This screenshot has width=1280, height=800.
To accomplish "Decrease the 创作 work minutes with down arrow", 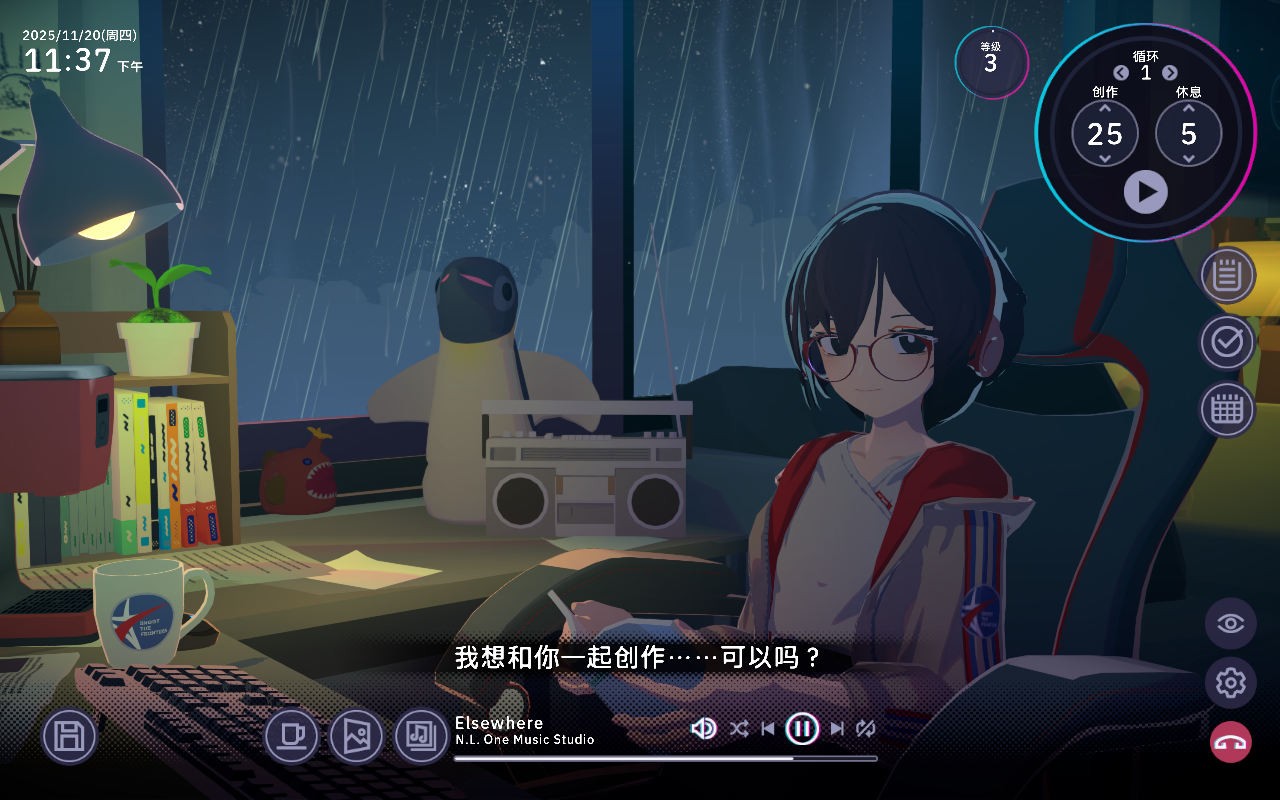I will [1105, 158].
